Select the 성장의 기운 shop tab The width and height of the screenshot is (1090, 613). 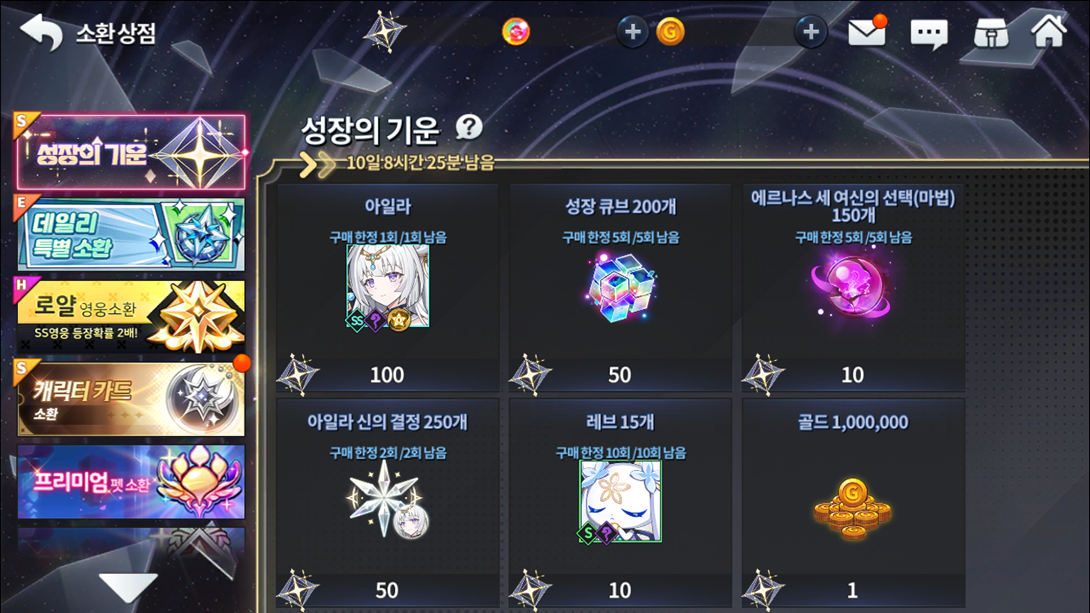point(130,153)
